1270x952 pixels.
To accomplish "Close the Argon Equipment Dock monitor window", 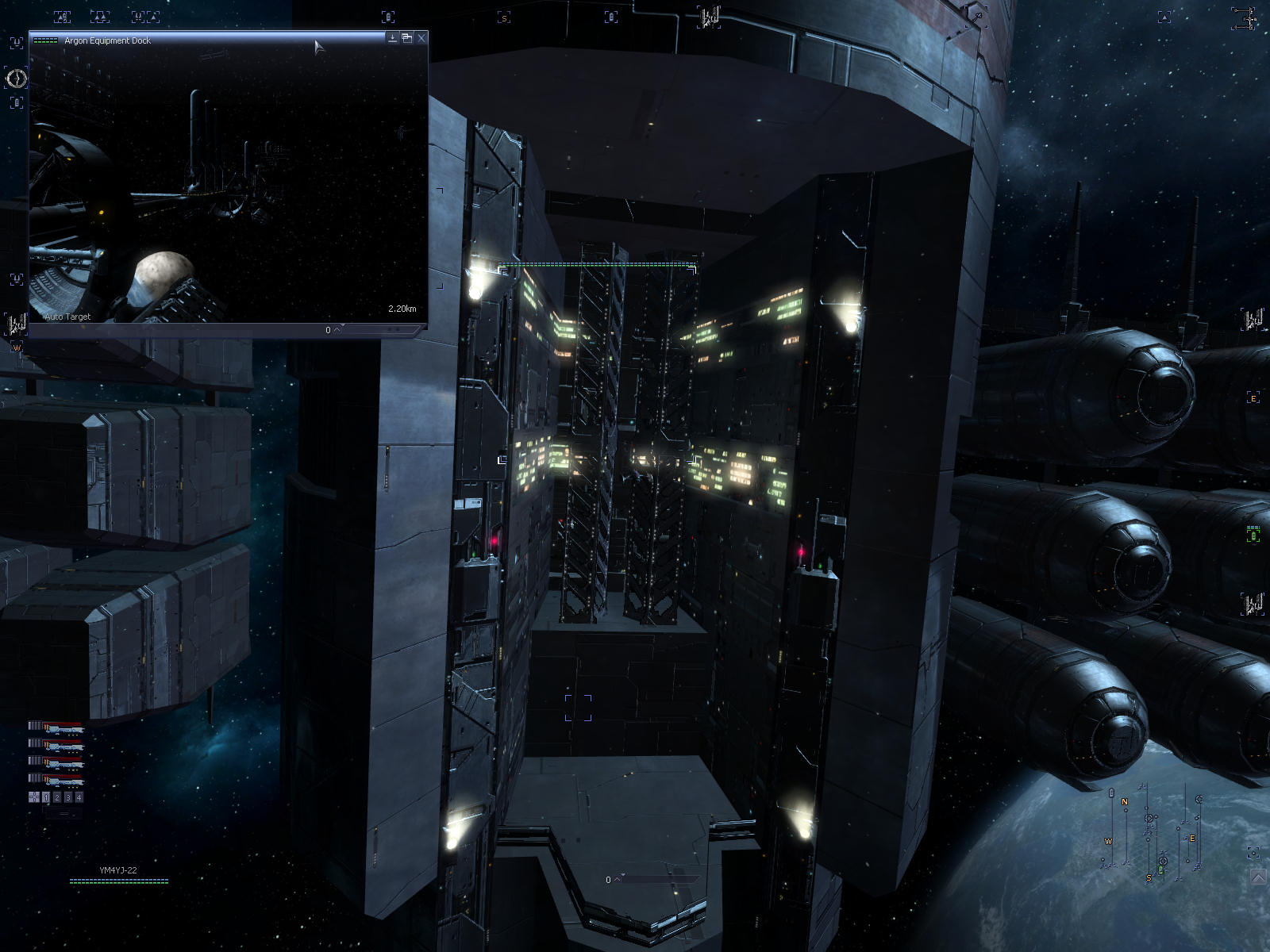I will click(x=421, y=38).
